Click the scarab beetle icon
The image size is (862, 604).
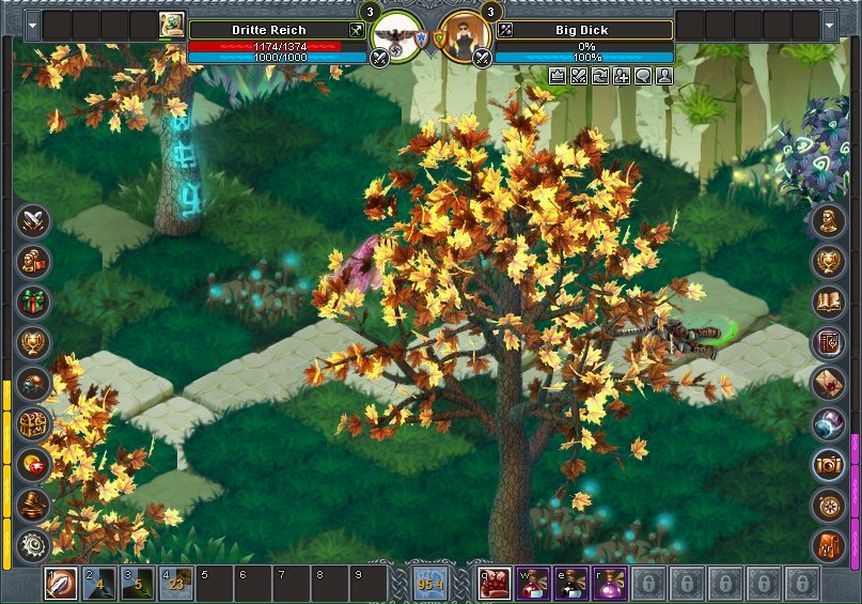(34, 382)
